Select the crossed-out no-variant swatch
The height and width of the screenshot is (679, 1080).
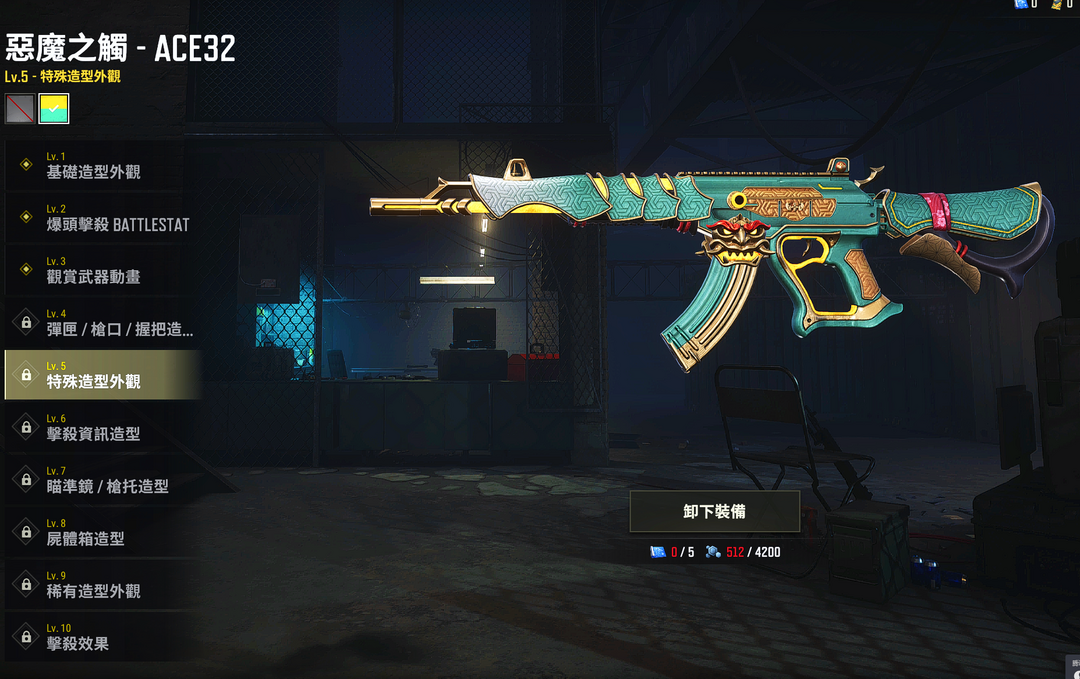click(19, 108)
